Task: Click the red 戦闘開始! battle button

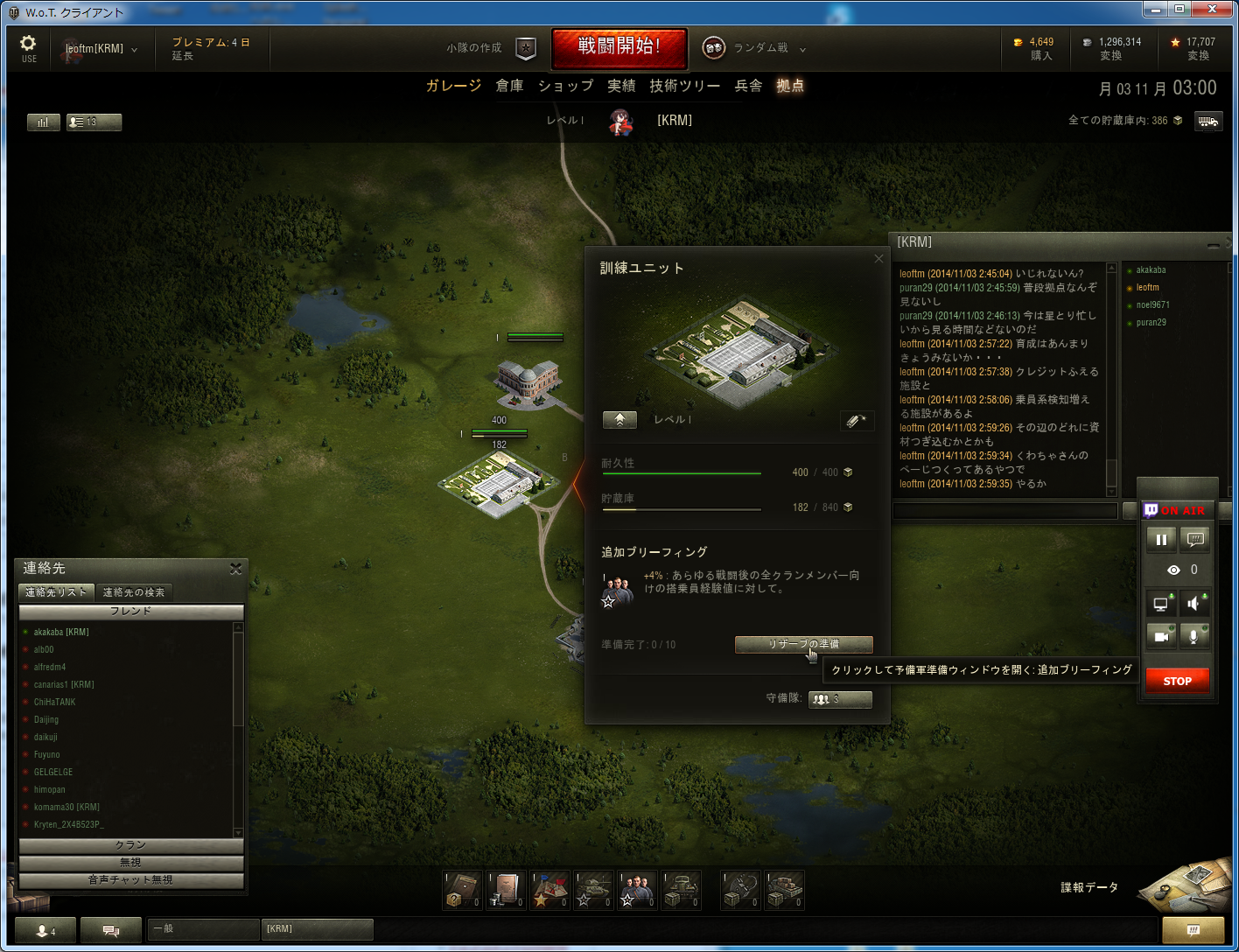Action: (x=619, y=47)
